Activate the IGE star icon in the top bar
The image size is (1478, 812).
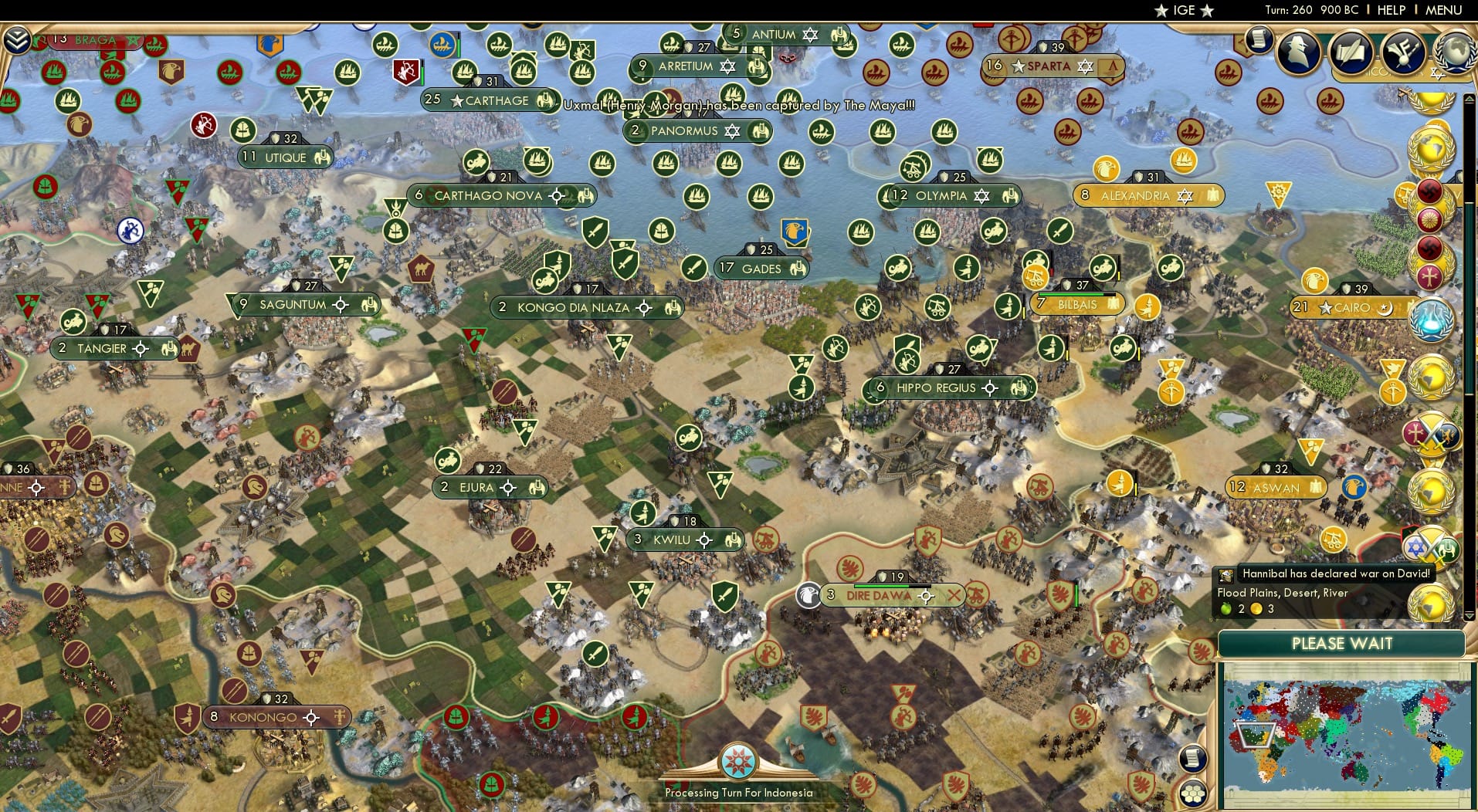1161,10
